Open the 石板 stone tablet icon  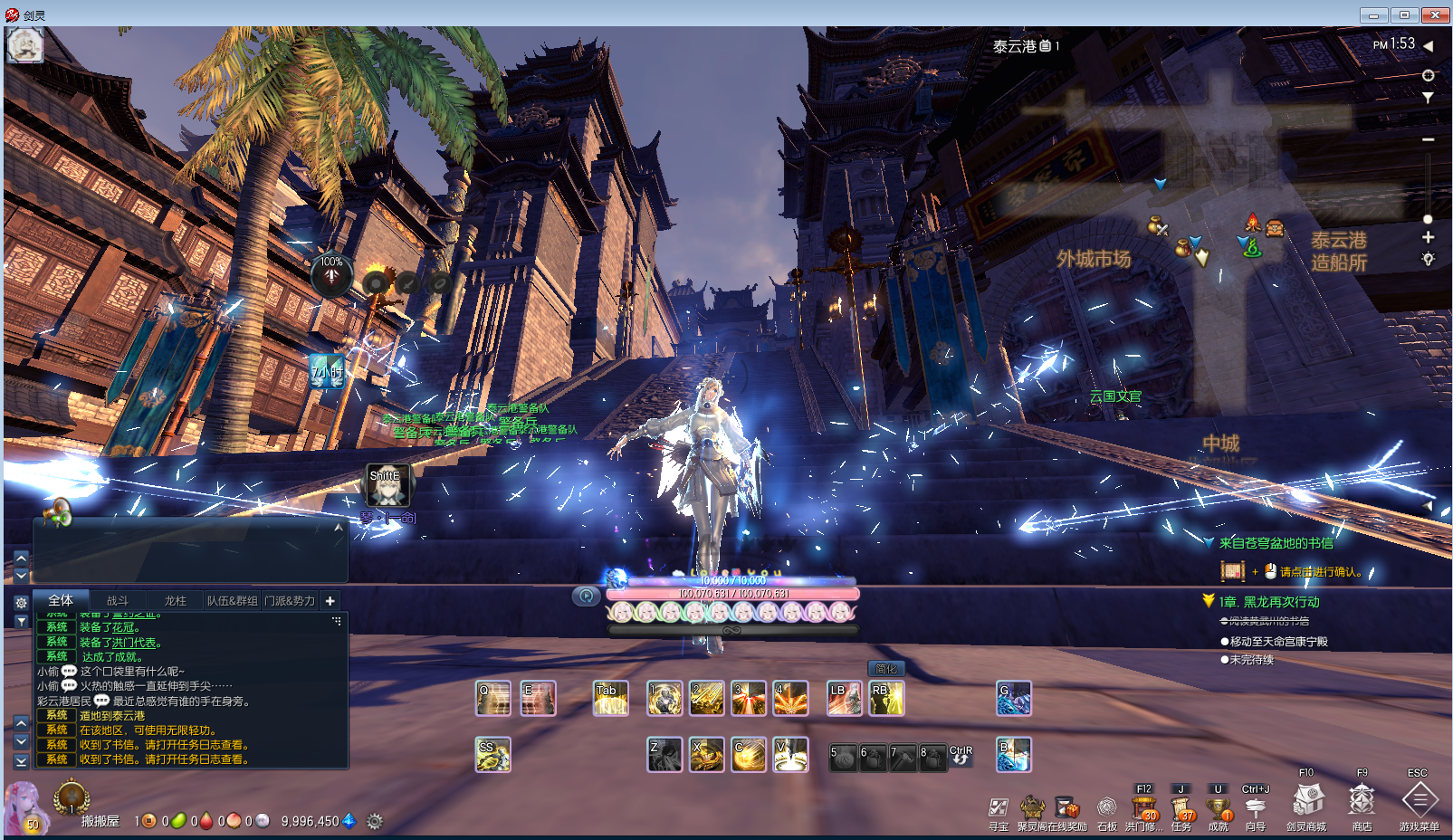[x=1106, y=808]
